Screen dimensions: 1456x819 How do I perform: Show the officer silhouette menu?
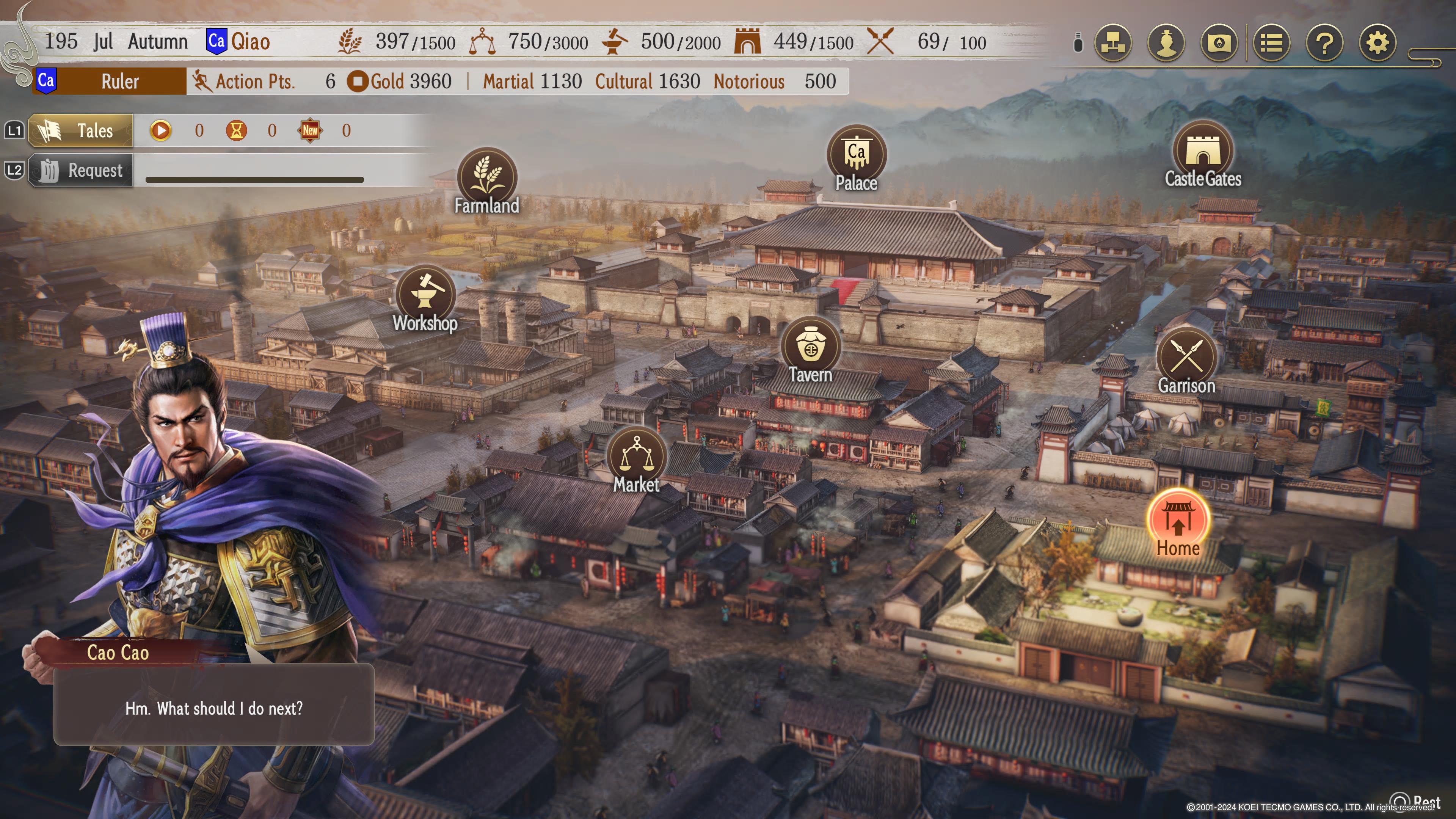click(1166, 42)
